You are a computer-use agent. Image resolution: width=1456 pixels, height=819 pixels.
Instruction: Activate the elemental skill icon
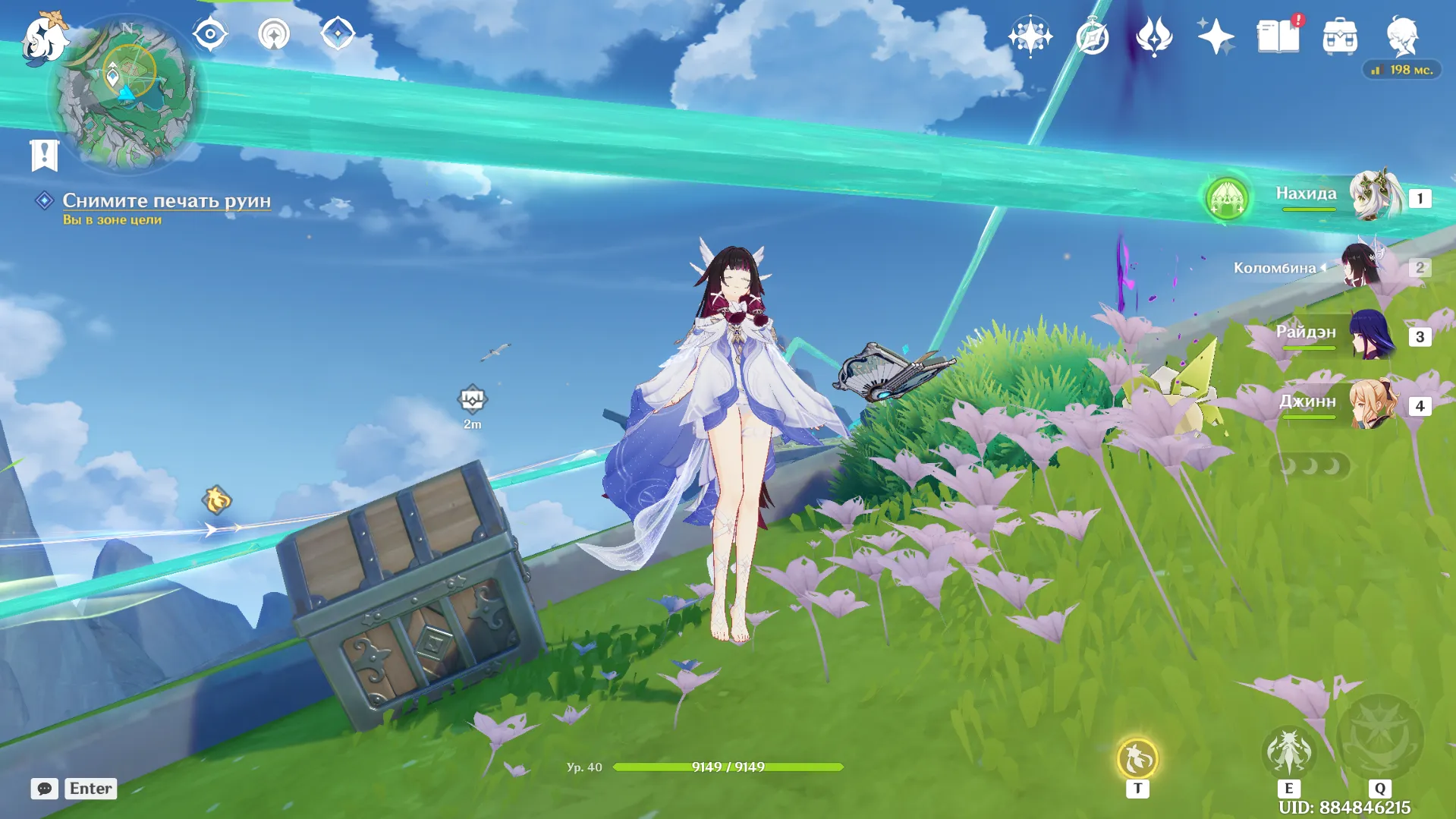[1288, 752]
